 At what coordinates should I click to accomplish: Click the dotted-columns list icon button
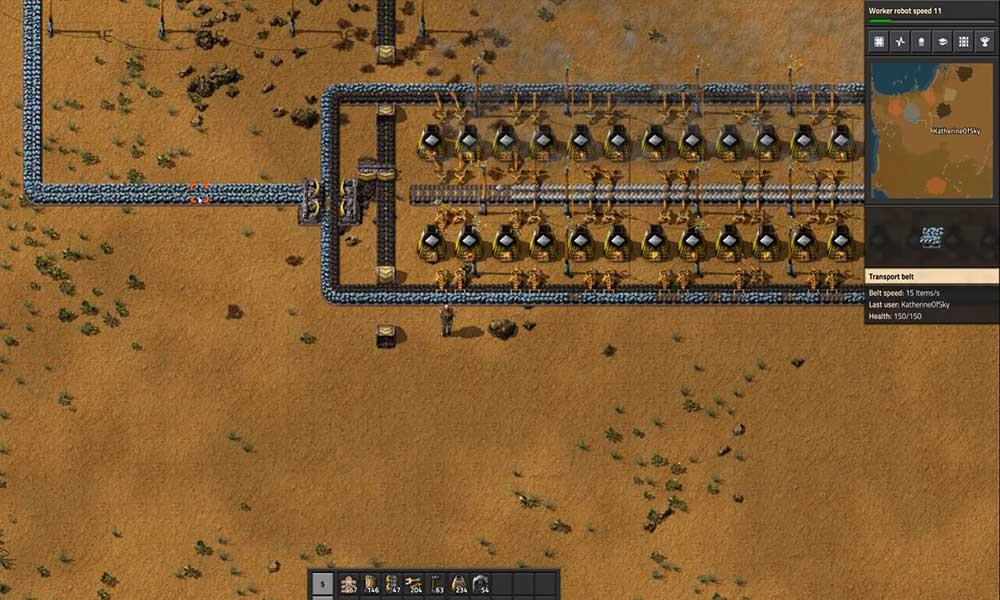click(963, 41)
